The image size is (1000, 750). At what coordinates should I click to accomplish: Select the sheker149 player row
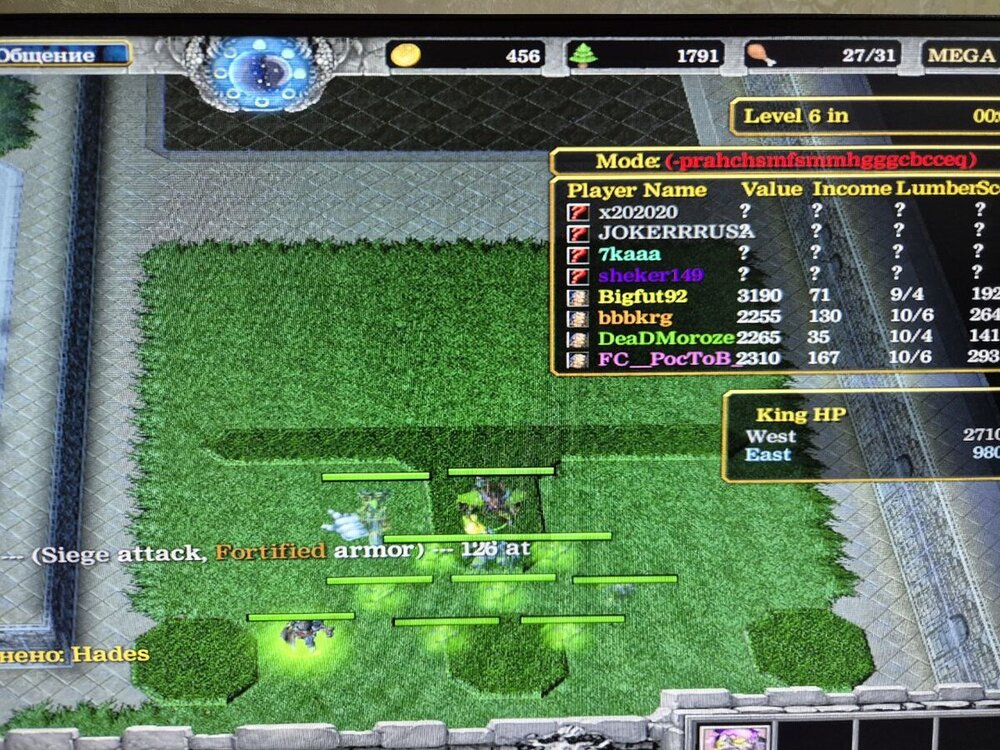pos(650,275)
